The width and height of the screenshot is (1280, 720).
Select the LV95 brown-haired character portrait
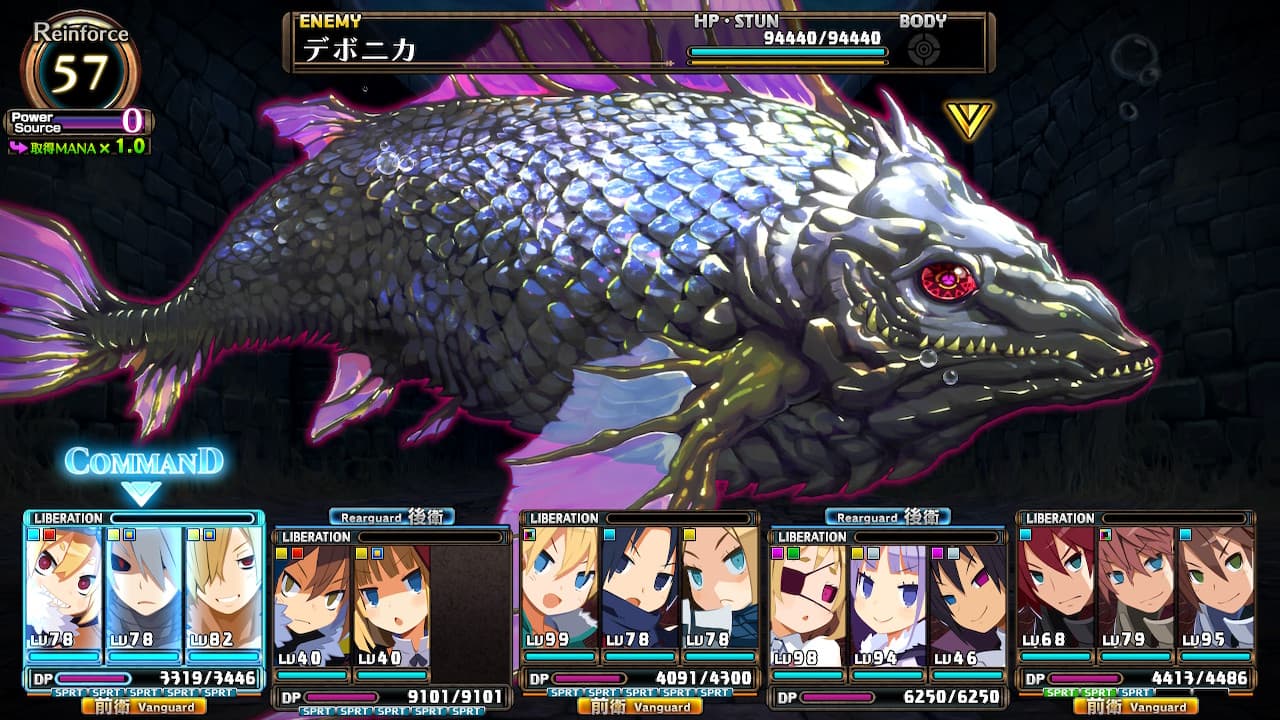[x=1215, y=590]
